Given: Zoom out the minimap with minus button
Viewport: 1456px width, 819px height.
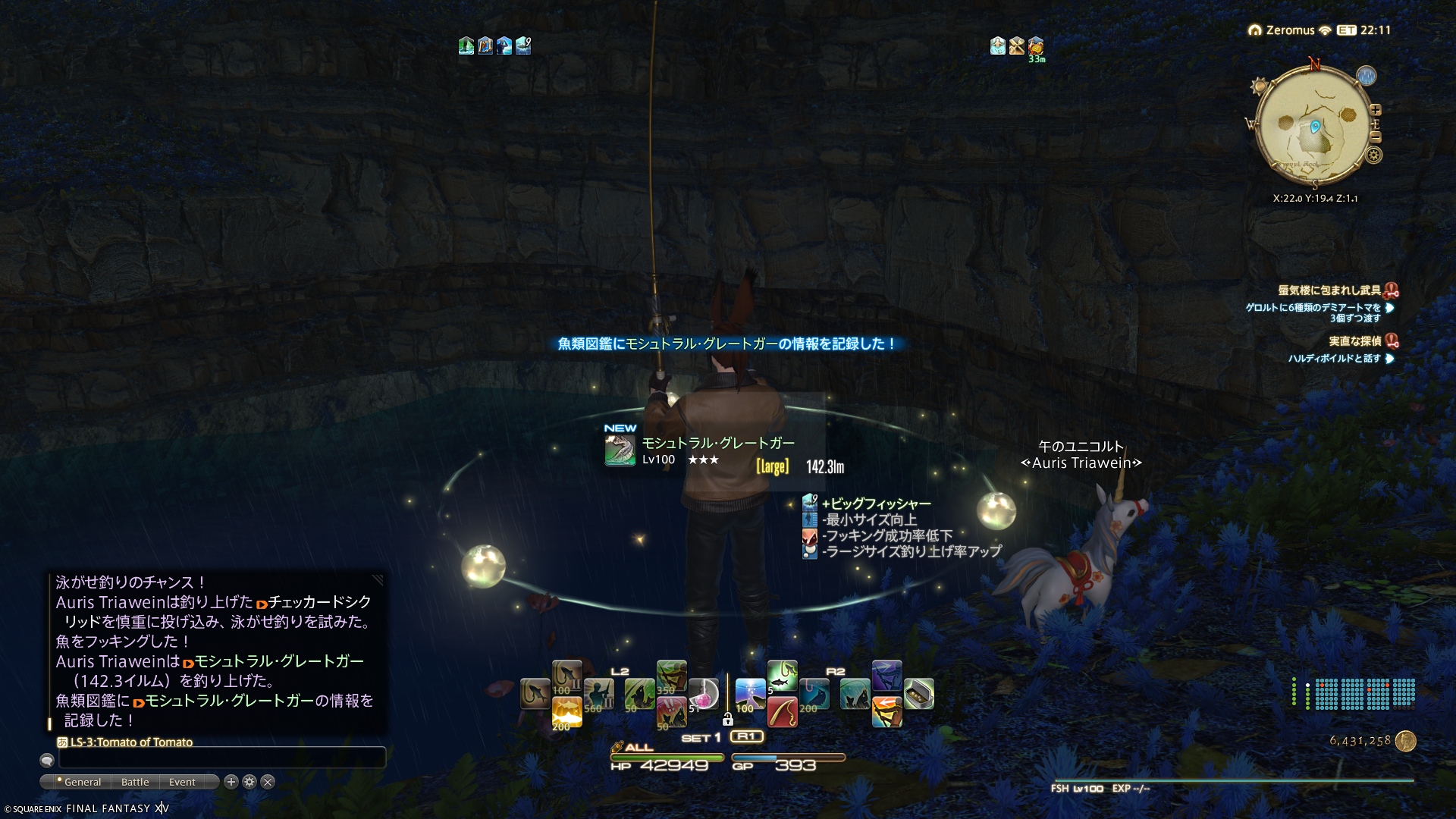Looking at the screenshot, I should pyautogui.click(x=1376, y=137).
